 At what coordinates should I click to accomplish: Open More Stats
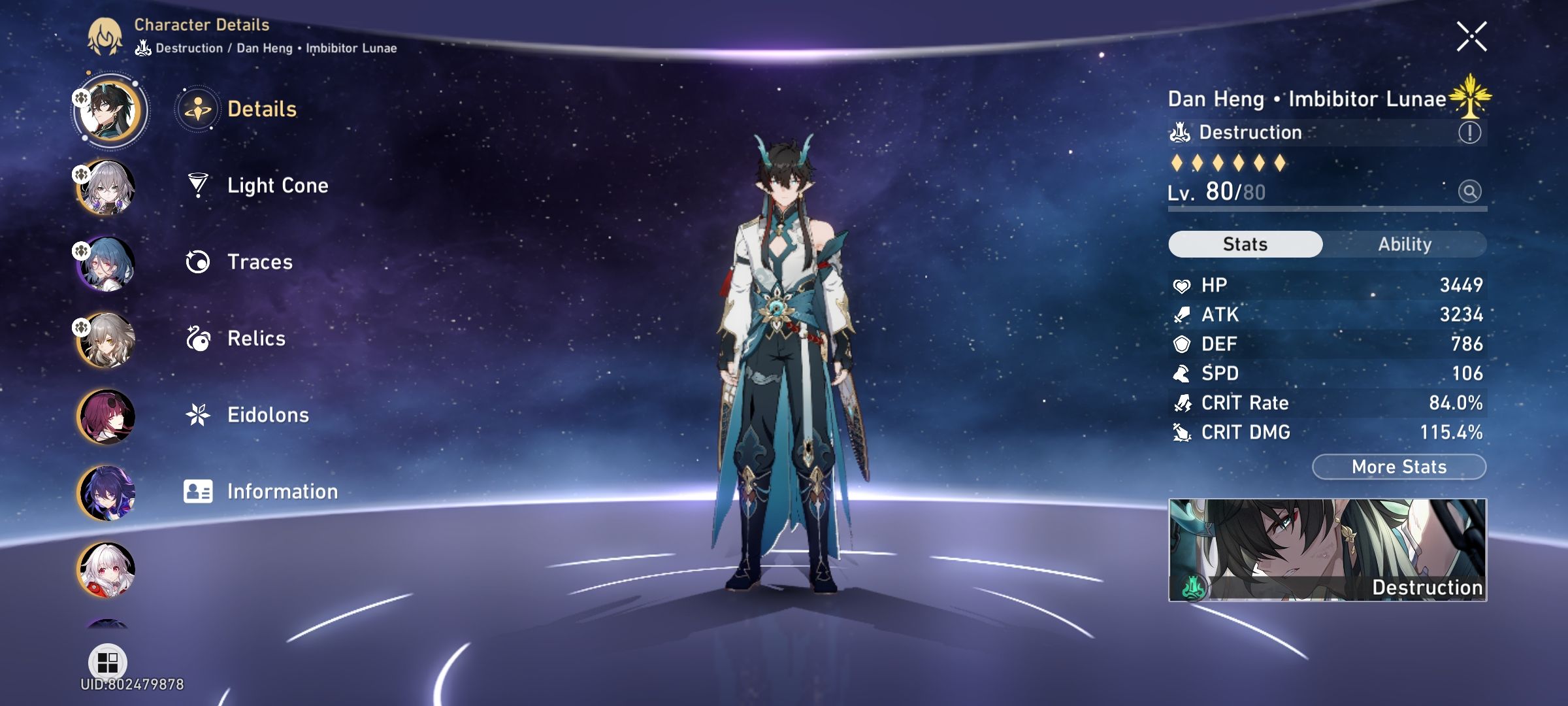tap(1399, 466)
